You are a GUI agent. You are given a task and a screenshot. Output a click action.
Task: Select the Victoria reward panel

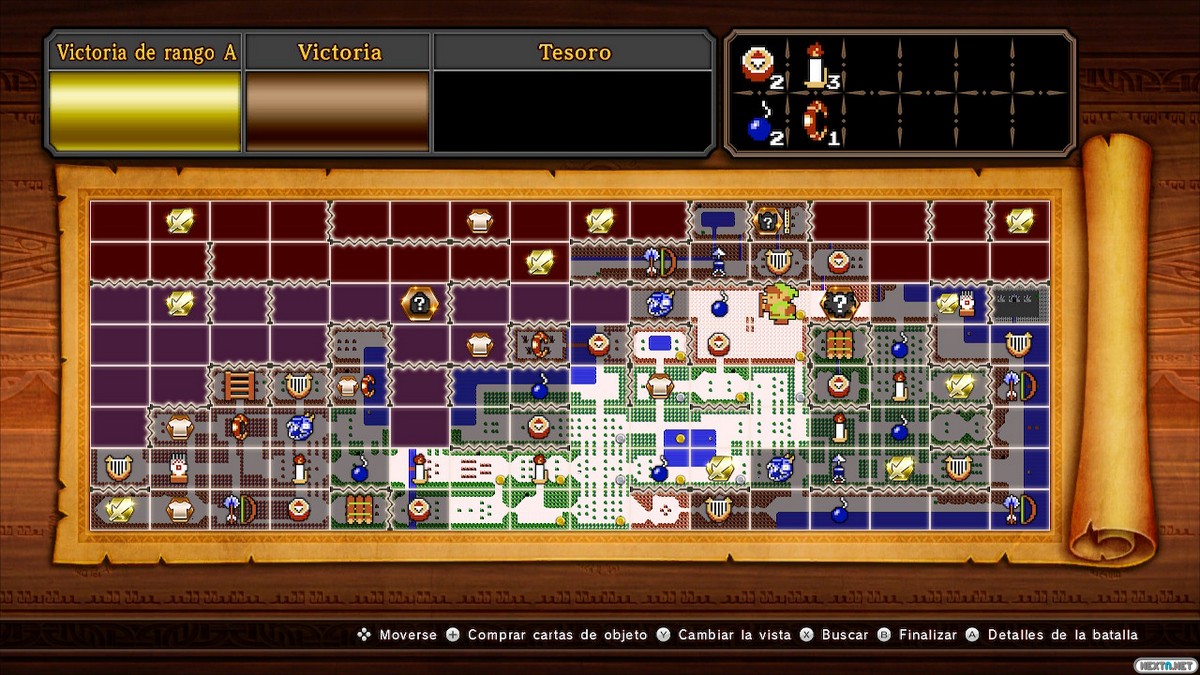(x=338, y=110)
